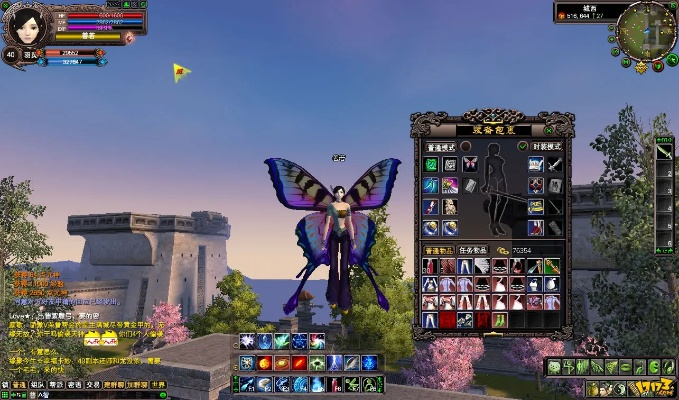Switch to 时装模式 costume mode
This screenshot has height=400, width=679.
tap(545, 146)
